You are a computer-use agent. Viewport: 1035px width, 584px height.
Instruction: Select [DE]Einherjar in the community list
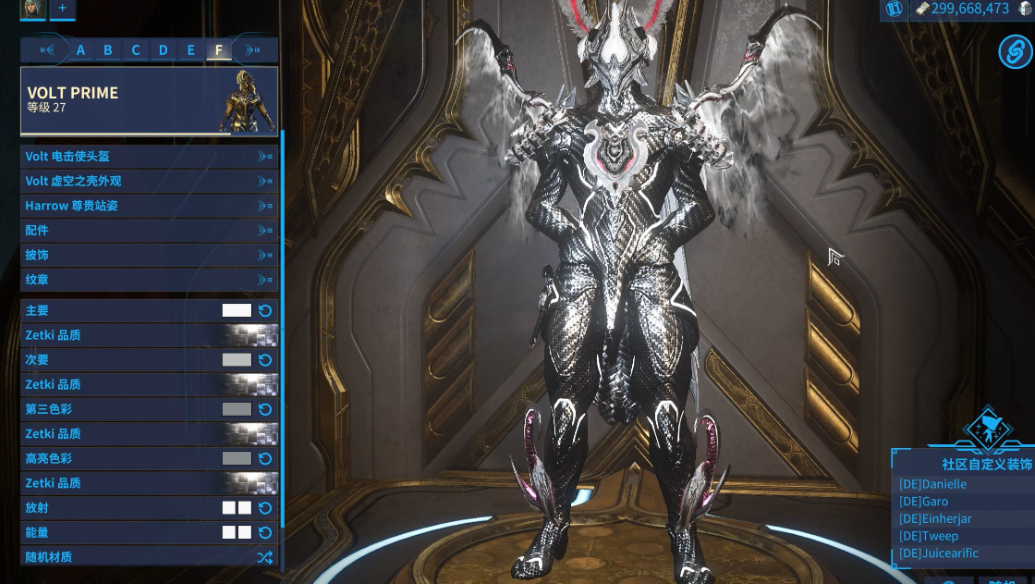tap(935, 518)
